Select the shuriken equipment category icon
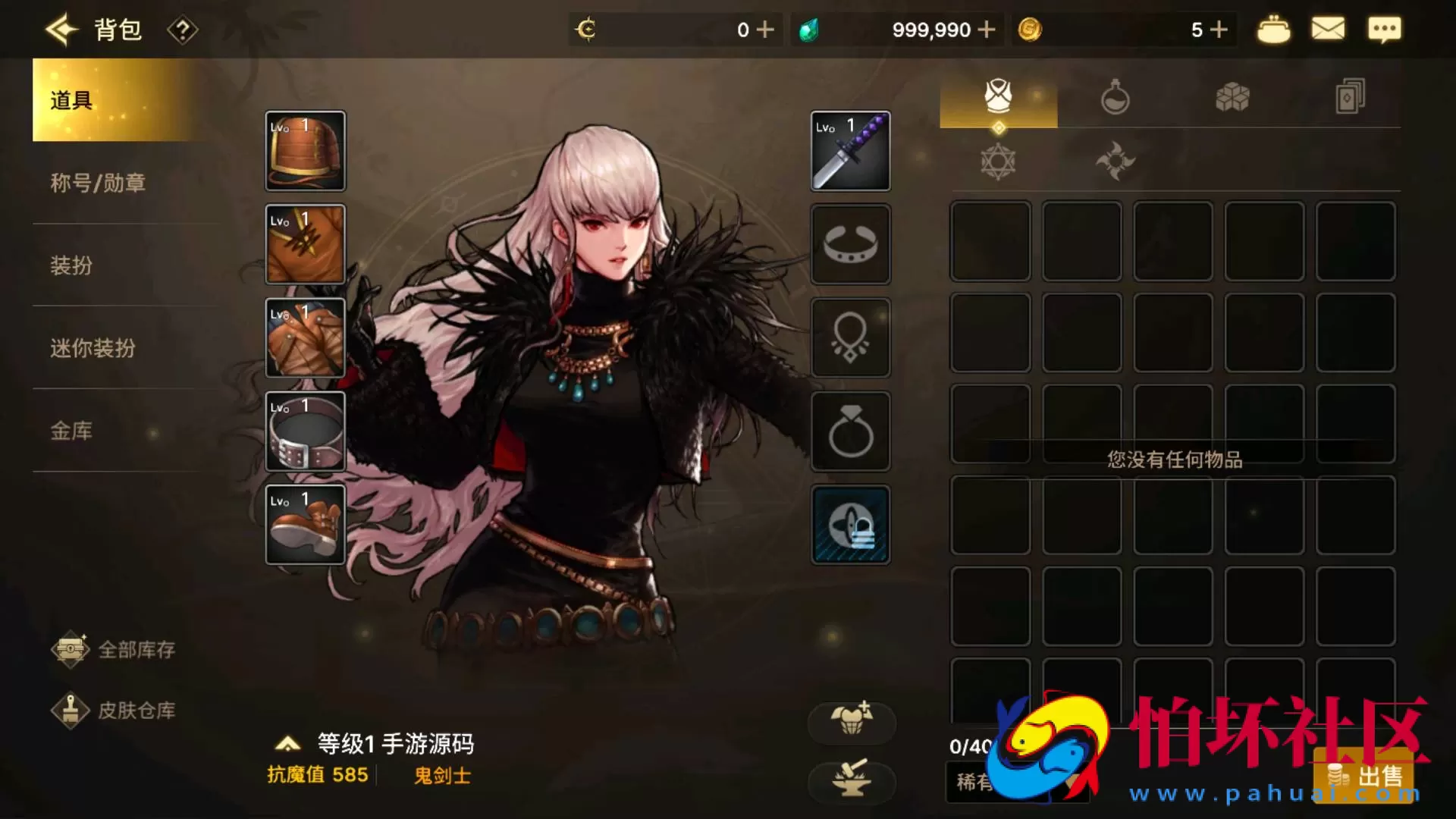 click(1117, 161)
